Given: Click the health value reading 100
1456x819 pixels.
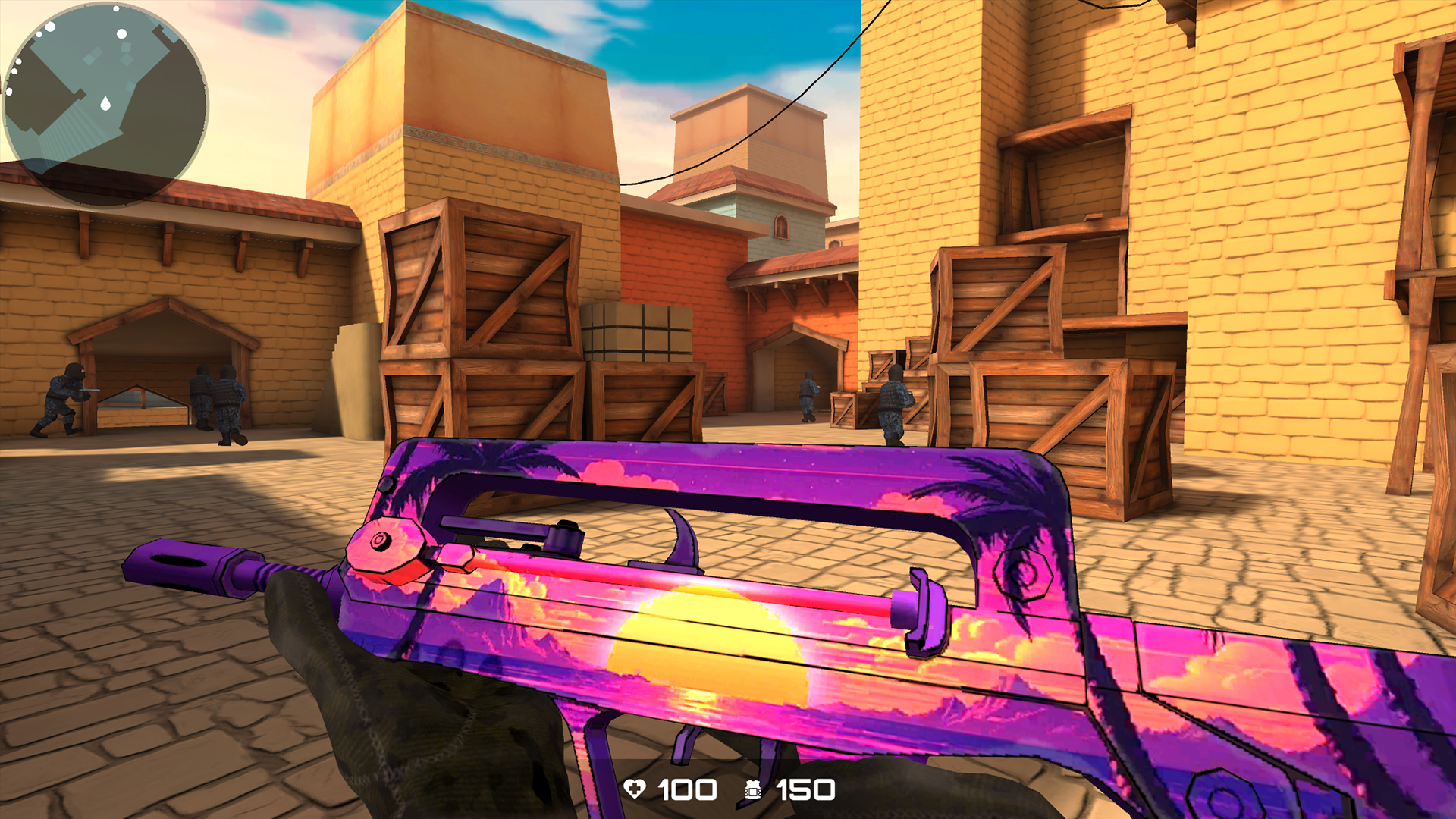Looking at the screenshot, I should point(686,790).
